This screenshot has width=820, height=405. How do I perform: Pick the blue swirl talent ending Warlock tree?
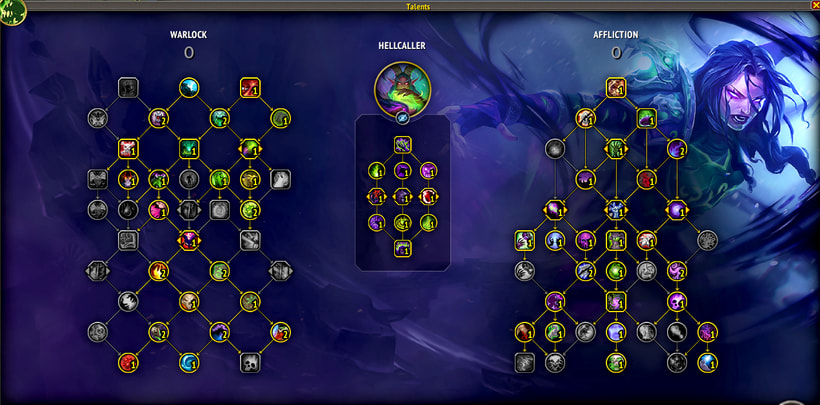(x=188, y=361)
